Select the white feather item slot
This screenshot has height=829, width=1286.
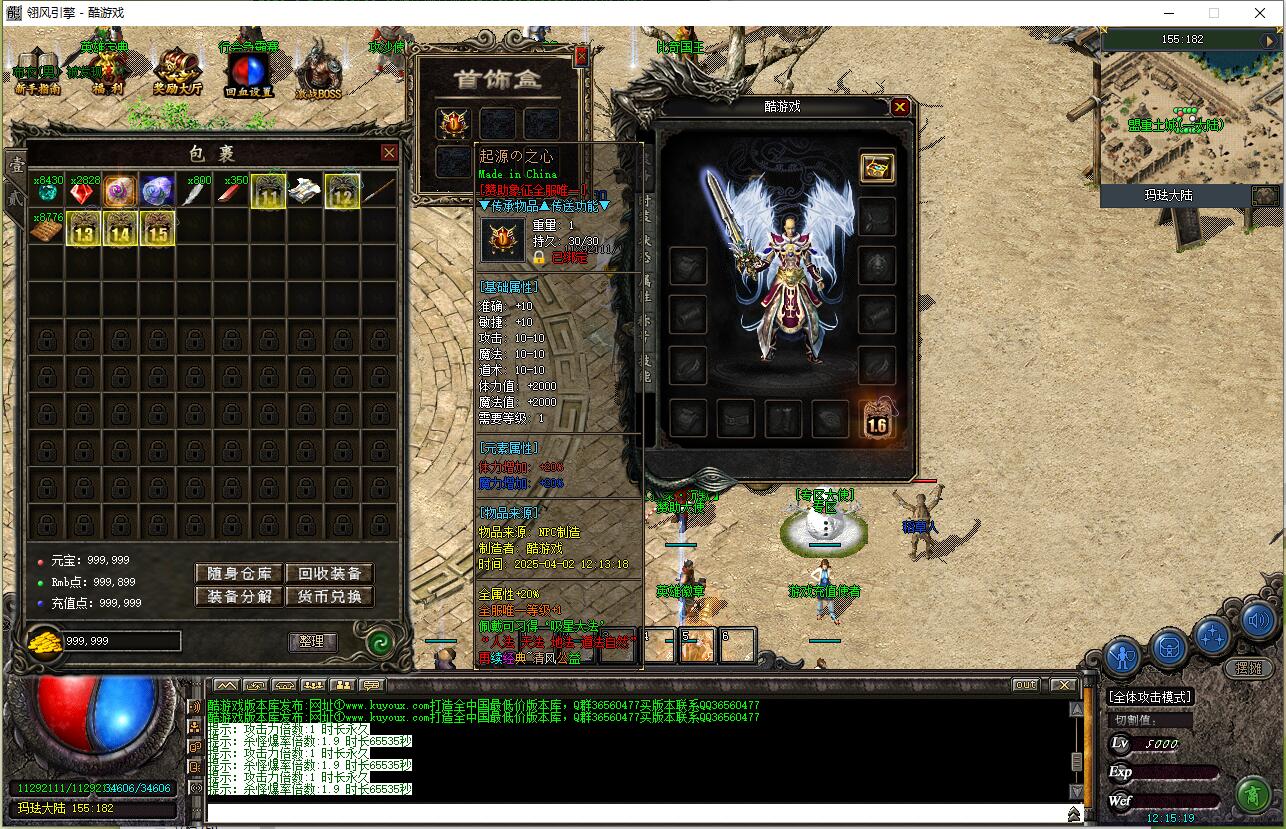[x=194, y=191]
